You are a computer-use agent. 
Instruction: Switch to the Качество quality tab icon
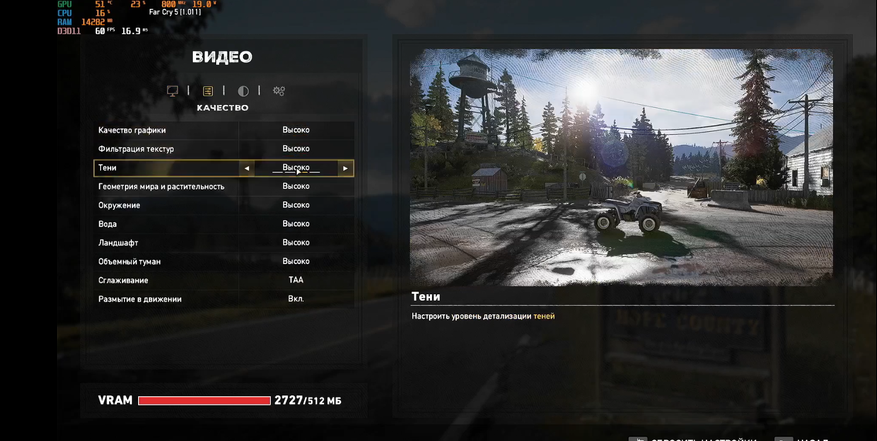pos(208,91)
